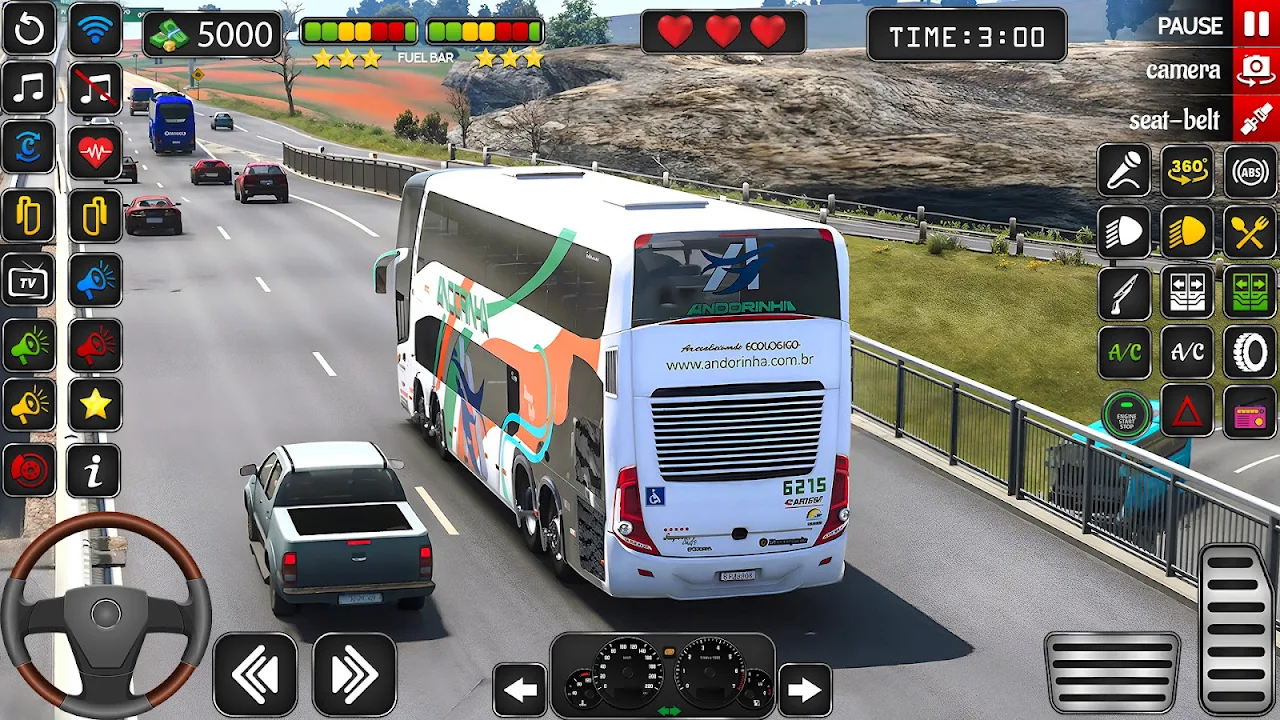The height and width of the screenshot is (720, 1280).
Task: Toggle the blue Wi-Fi icon
Action: 95,29
